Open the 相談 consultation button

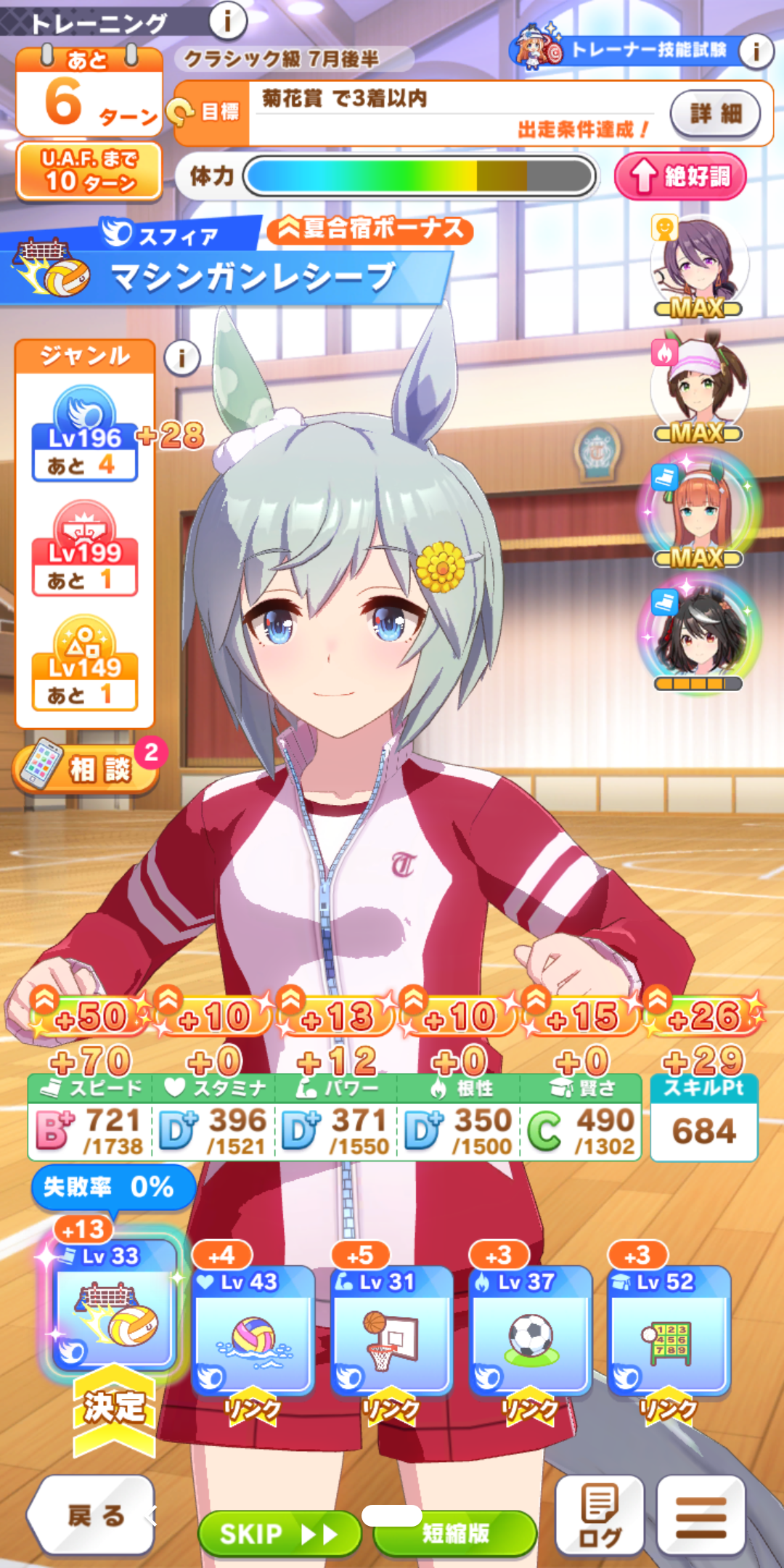point(87,768)
